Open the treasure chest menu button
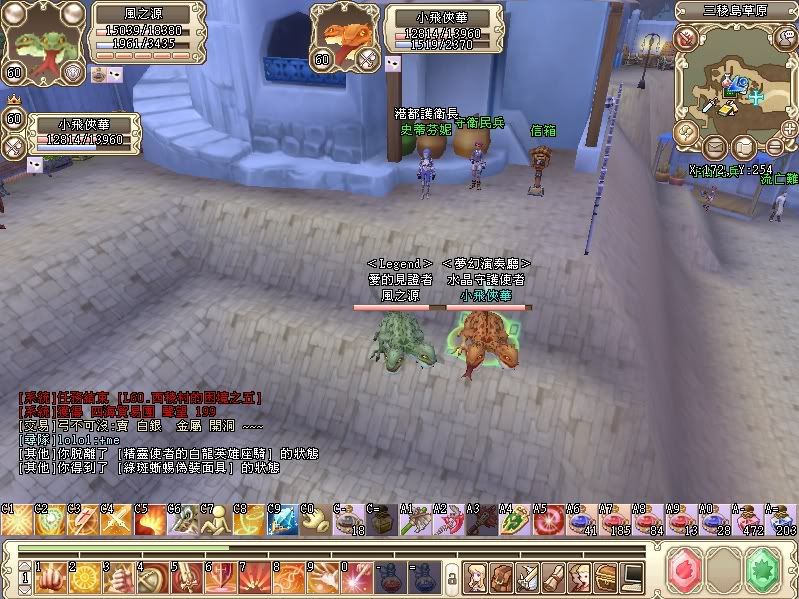799x599 pixels. tap(606, 576)
